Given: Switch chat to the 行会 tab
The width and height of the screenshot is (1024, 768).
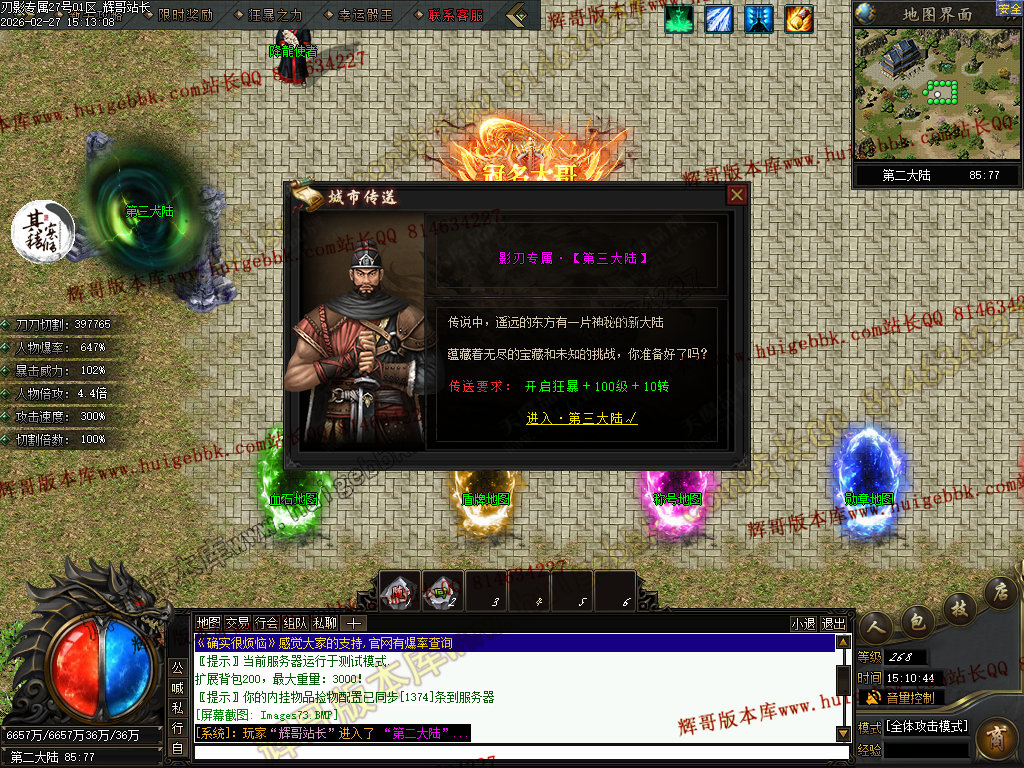Looking at the screenshot, I should 266,623.
